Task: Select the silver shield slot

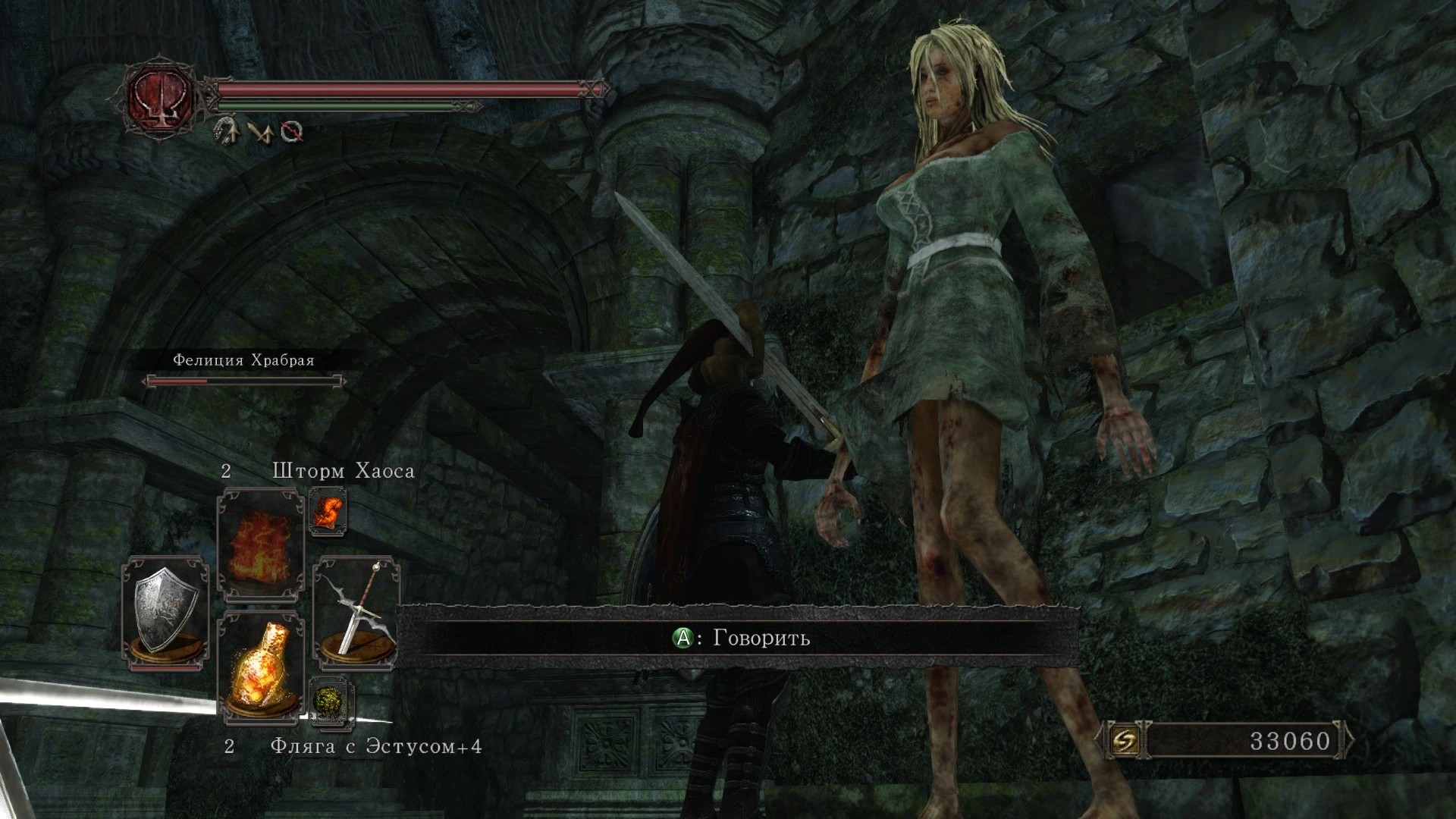Action: (x=166, y=613)
